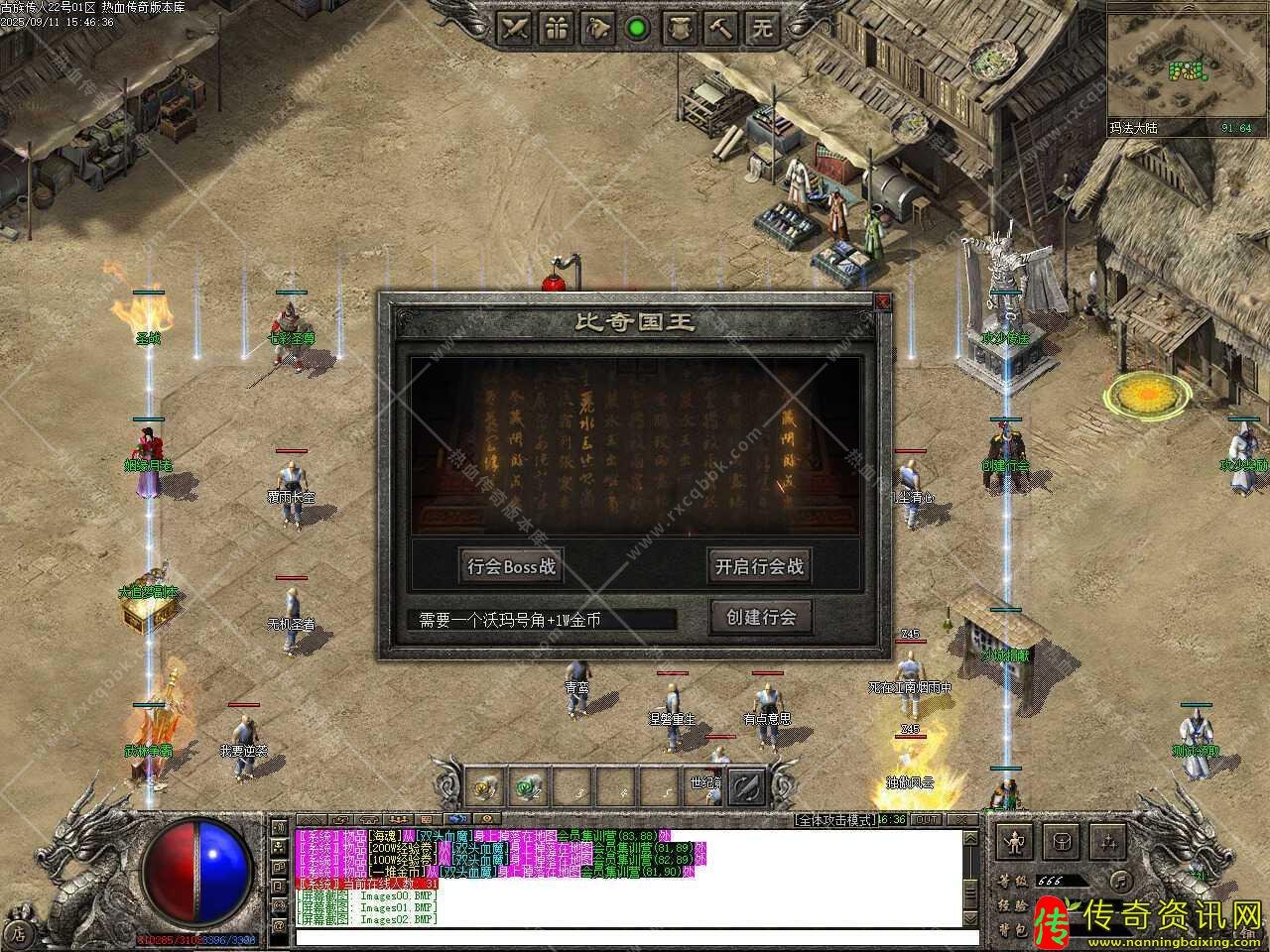This screenshot has width=1270, height=952.
Task: Open the crossed swords menu icon
Action: (515, 28)
